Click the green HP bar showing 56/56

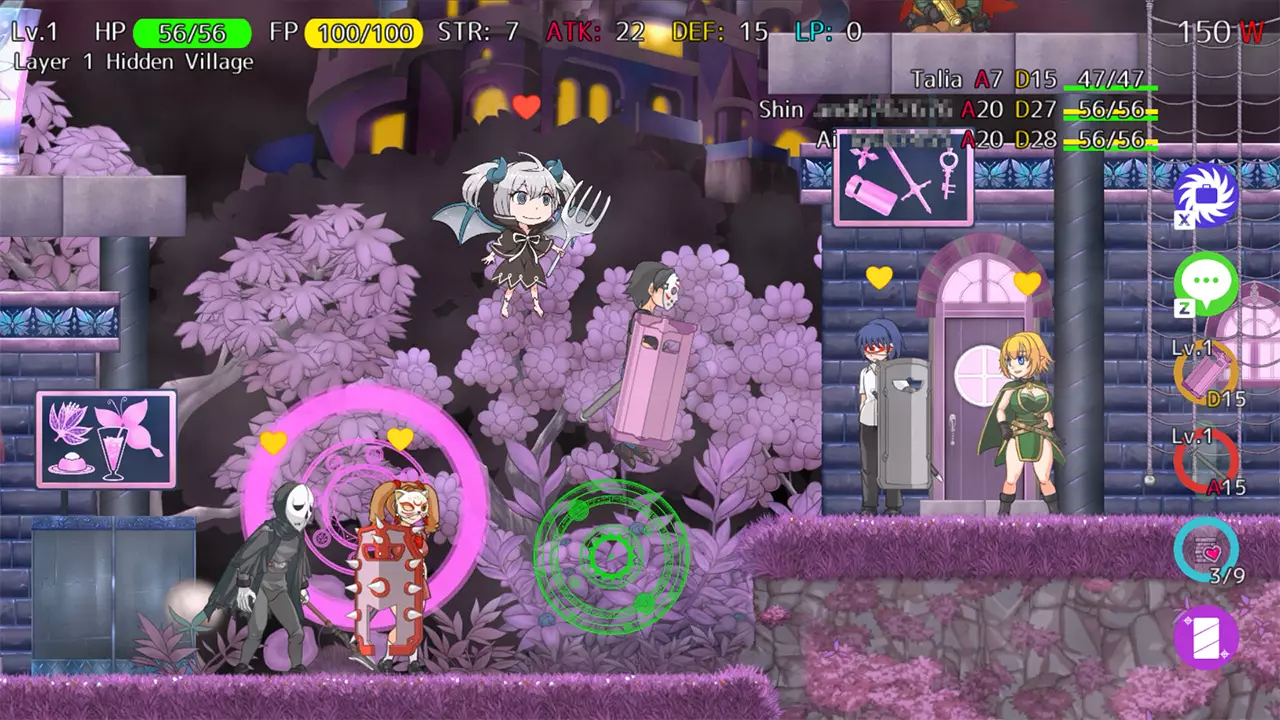coord(193,31)
